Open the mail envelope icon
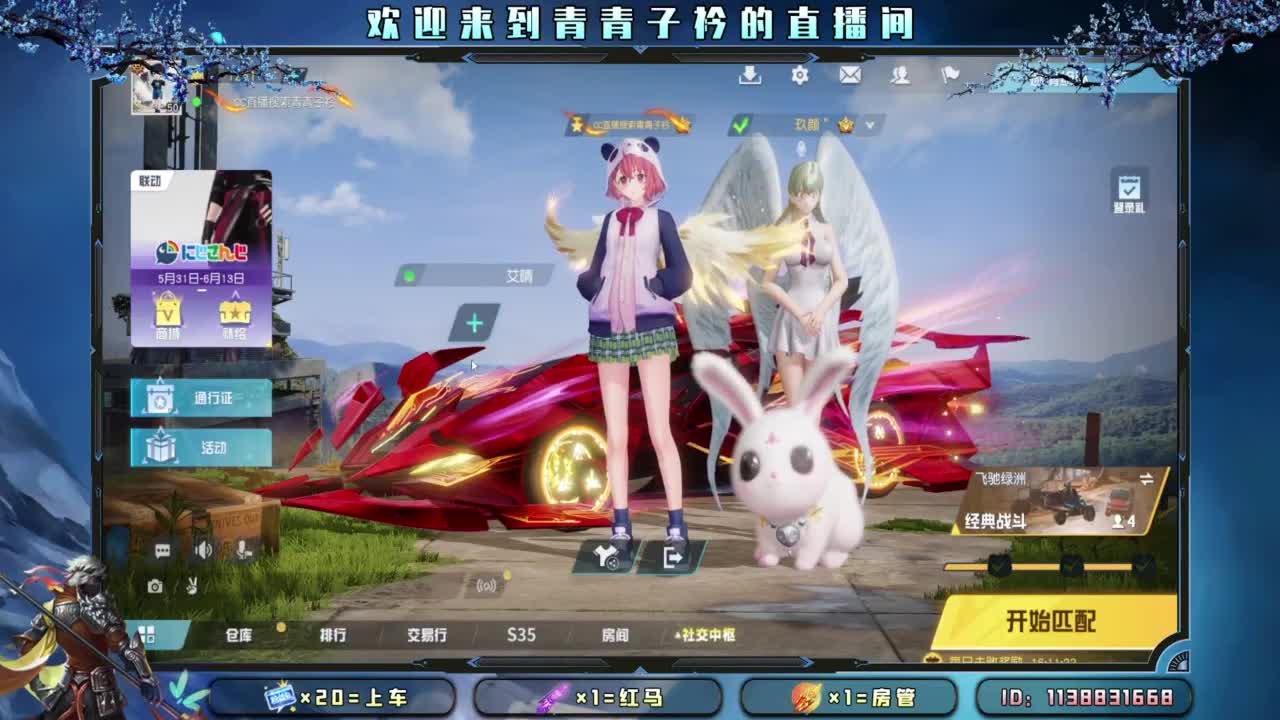This screenshot has width=1280, height=720. [x=849, y=76]
